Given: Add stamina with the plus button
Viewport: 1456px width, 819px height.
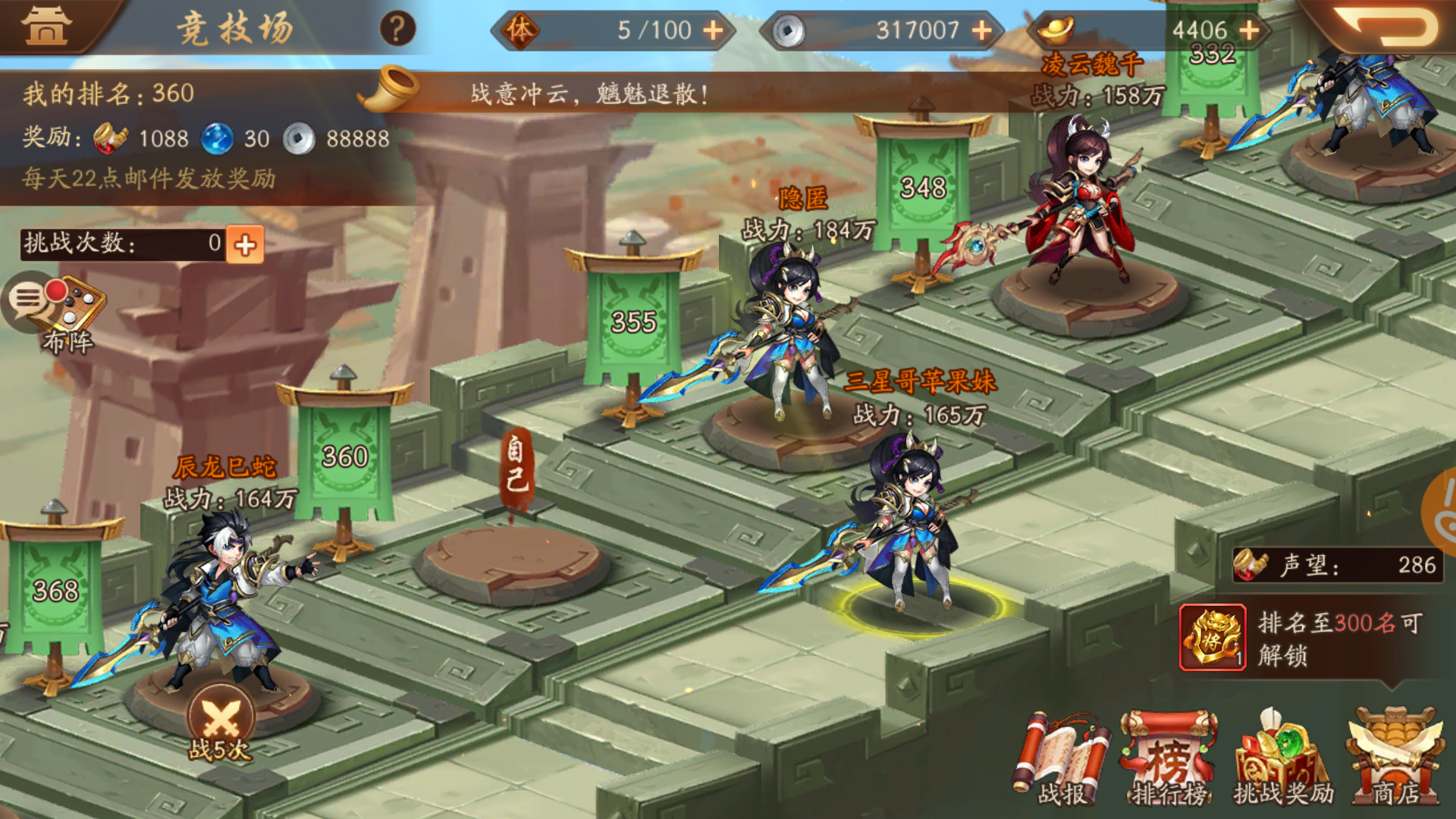Looking at the screenshot, I should [x=713, y=30].
